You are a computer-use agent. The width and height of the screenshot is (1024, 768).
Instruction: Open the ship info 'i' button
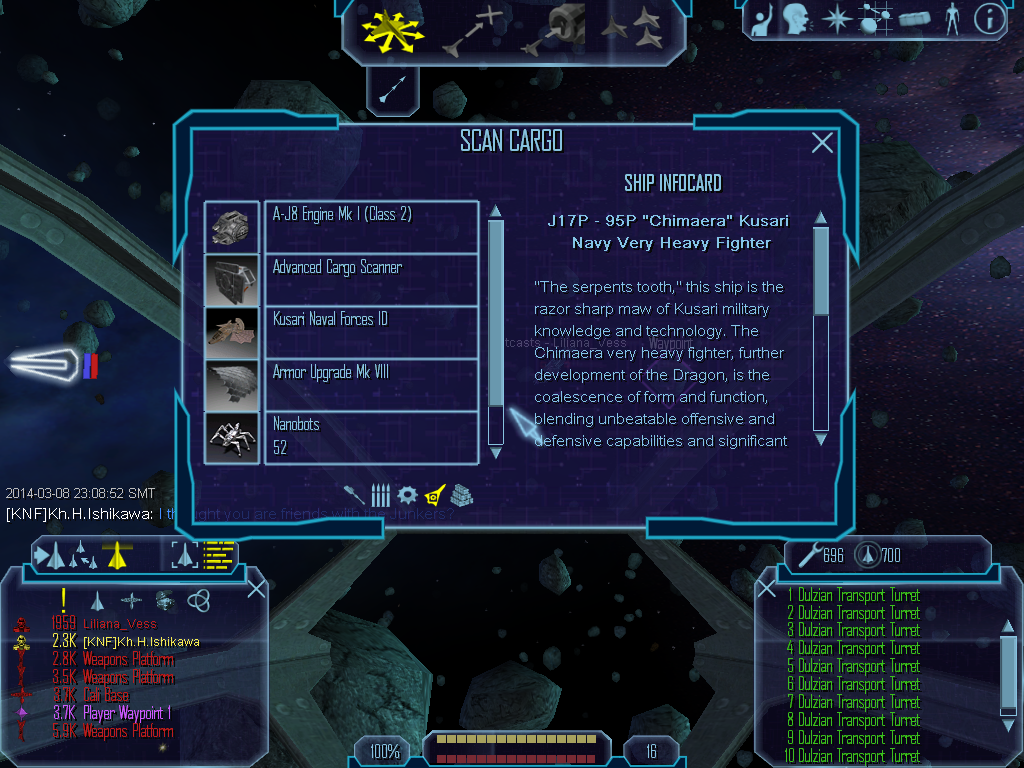click(x=988, y=19)
